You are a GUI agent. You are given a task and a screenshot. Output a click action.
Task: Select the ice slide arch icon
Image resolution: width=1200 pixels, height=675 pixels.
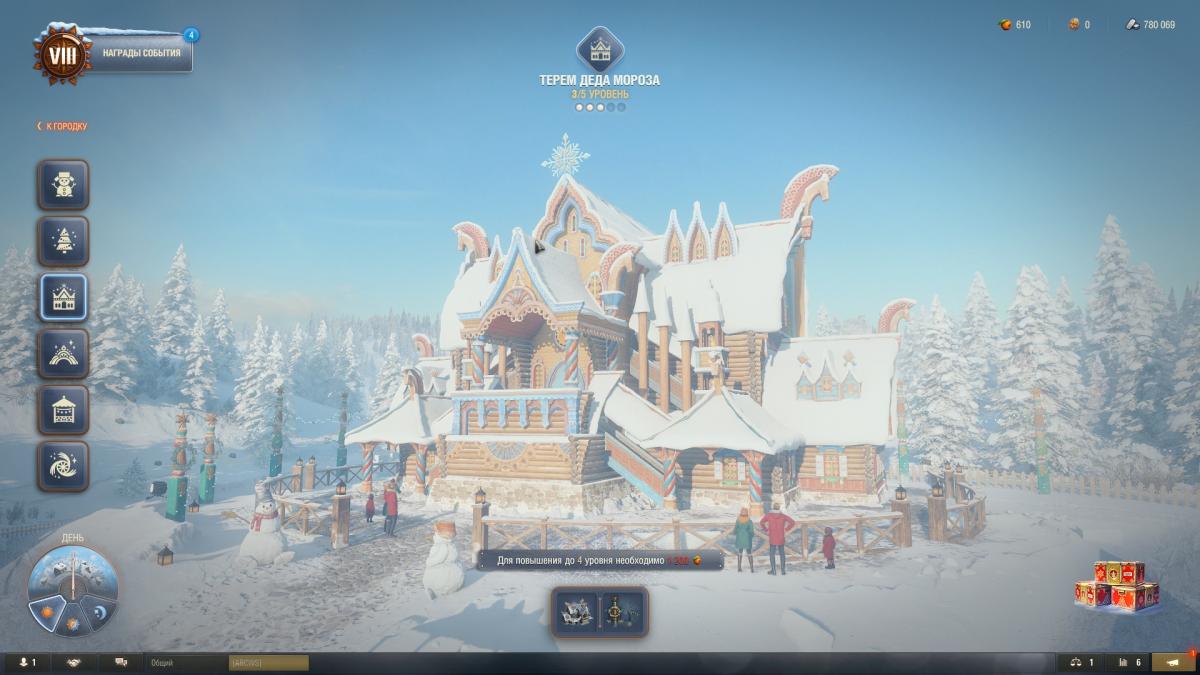coord(64,353)
